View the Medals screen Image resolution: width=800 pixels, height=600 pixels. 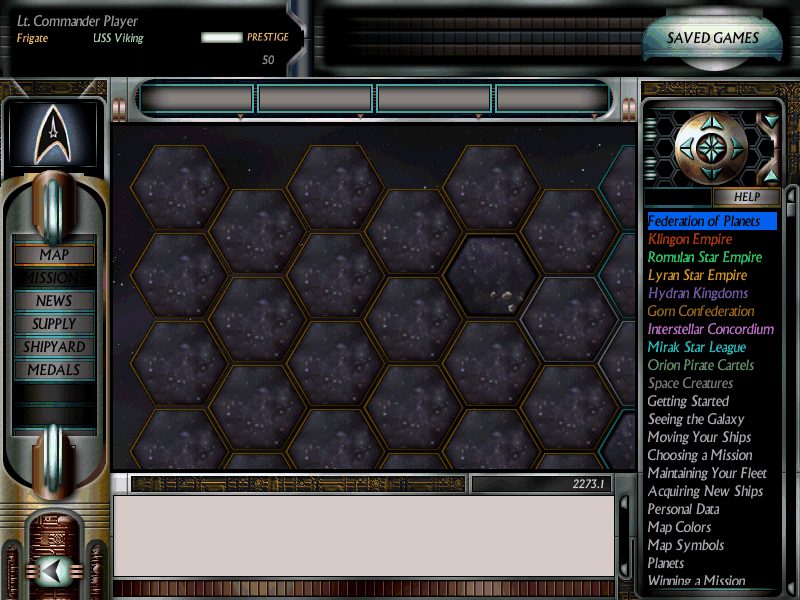(54, 370)
